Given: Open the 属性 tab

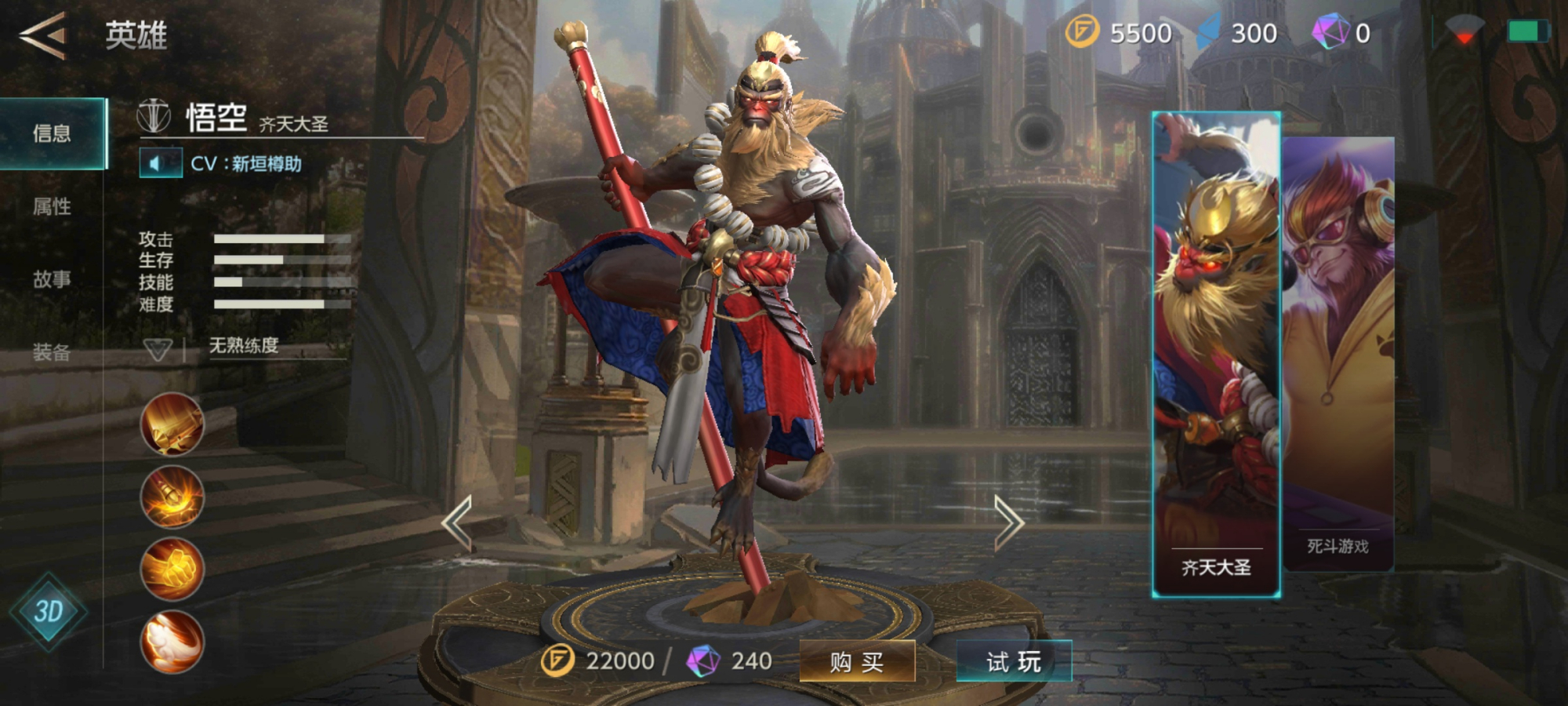Looking at the screenshot, I should 52,206.
